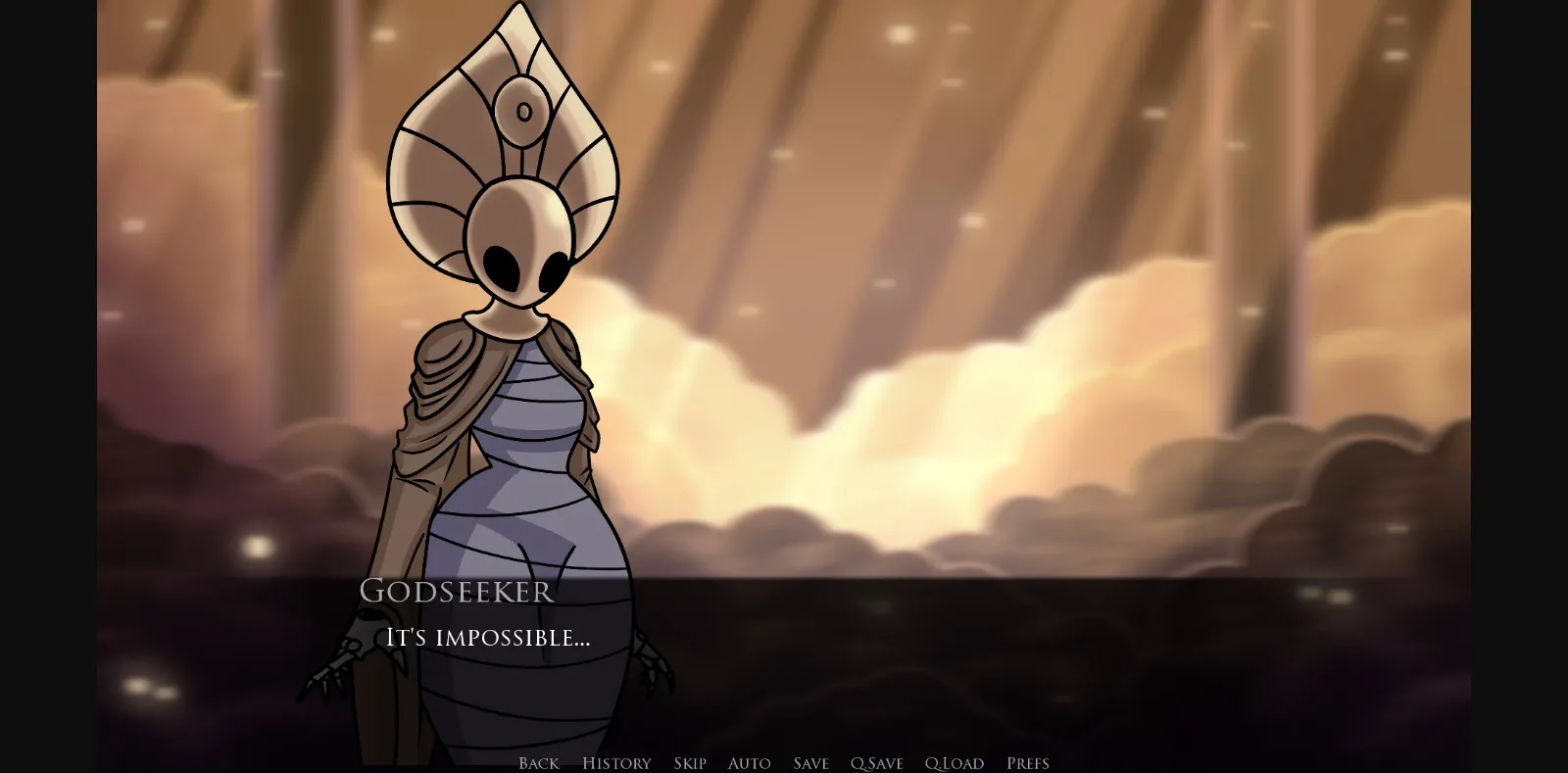Activate Skip to fast-forward read text
Viewport: 1568px width, 773px height.
pos(690,763)
